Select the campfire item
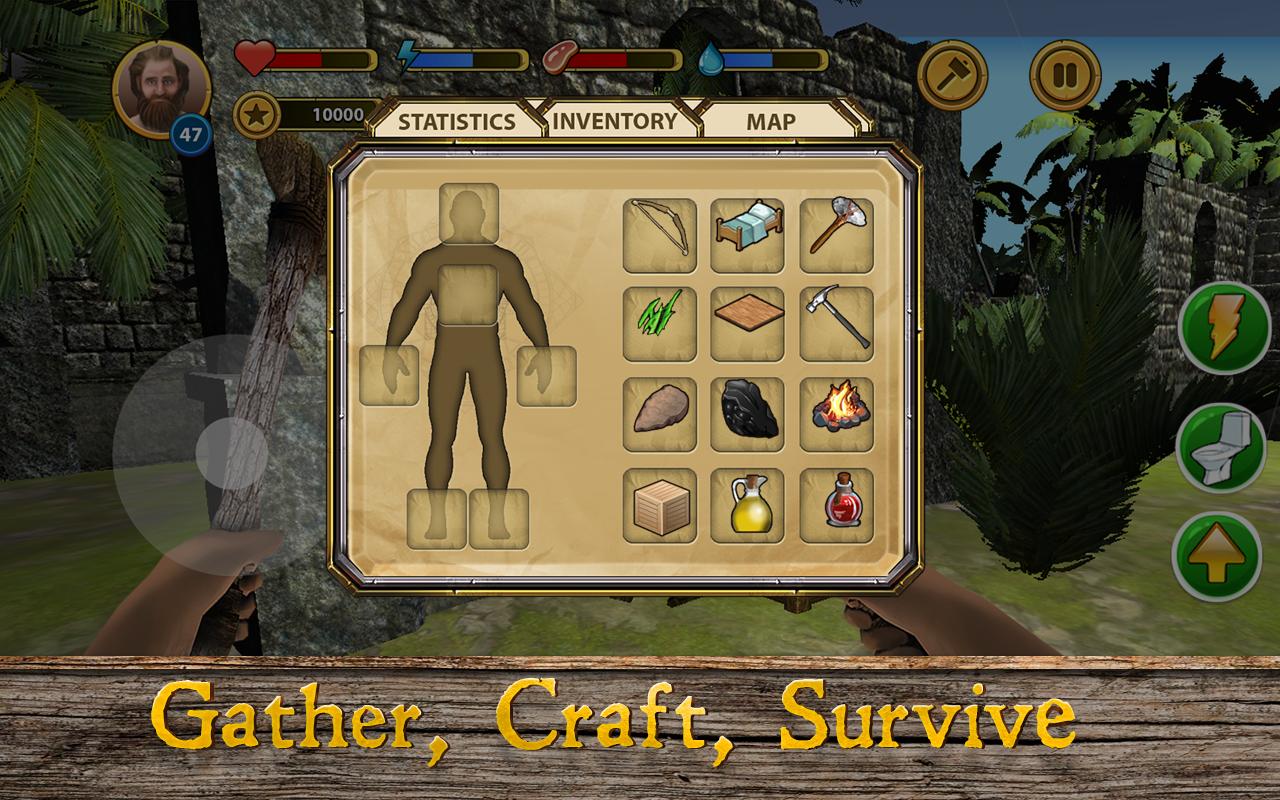 point(835,412)
